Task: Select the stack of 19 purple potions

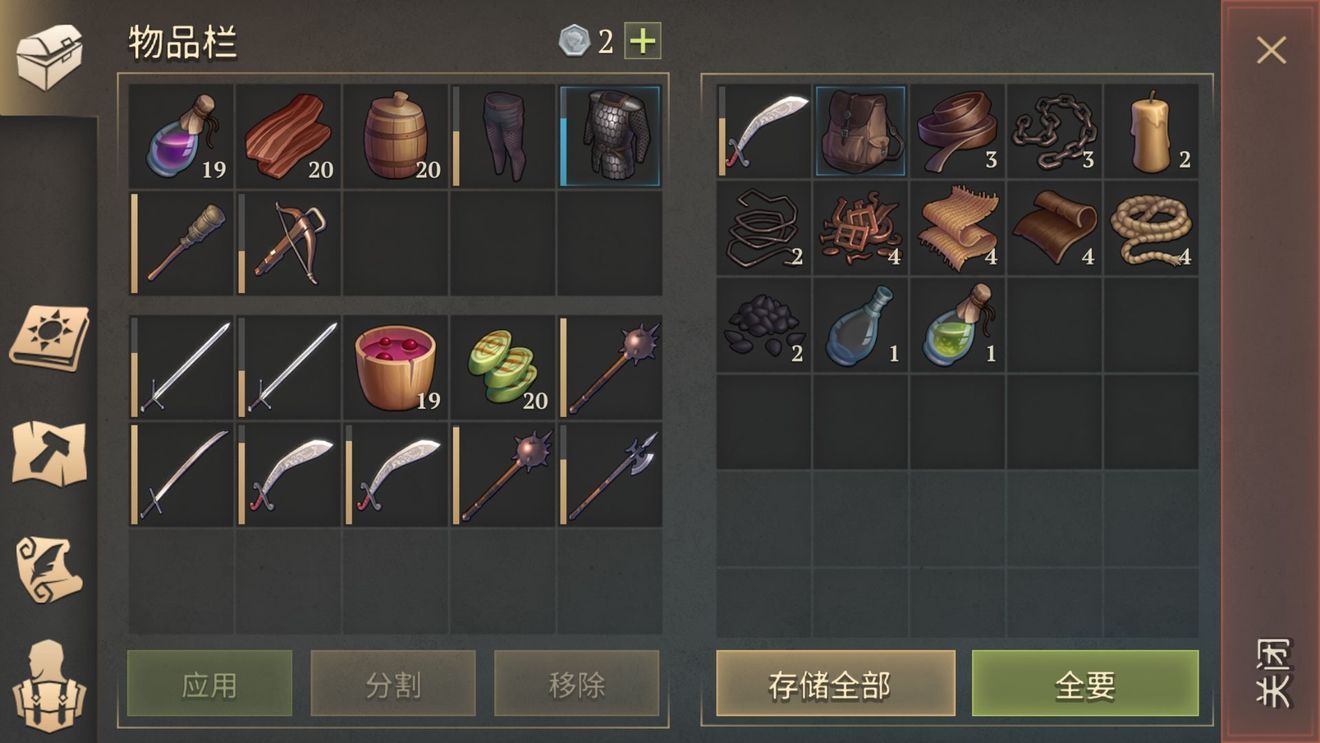Action: (182, 135)
